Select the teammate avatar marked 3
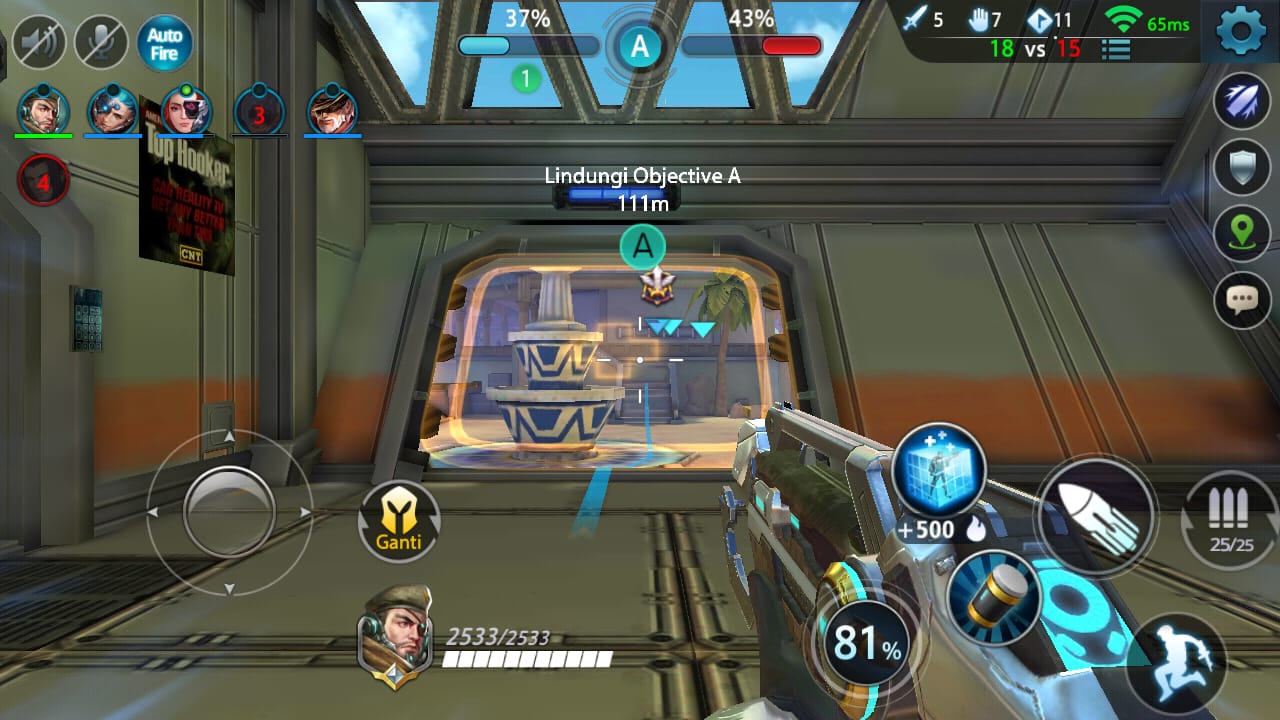Viewport: 1280px width, 720px height. coord(259,110)
